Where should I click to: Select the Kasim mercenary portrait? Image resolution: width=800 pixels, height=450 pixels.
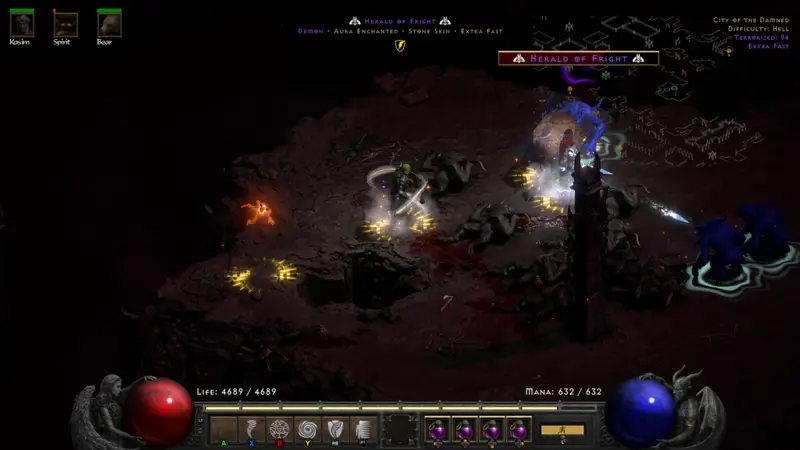pos(21,24)
